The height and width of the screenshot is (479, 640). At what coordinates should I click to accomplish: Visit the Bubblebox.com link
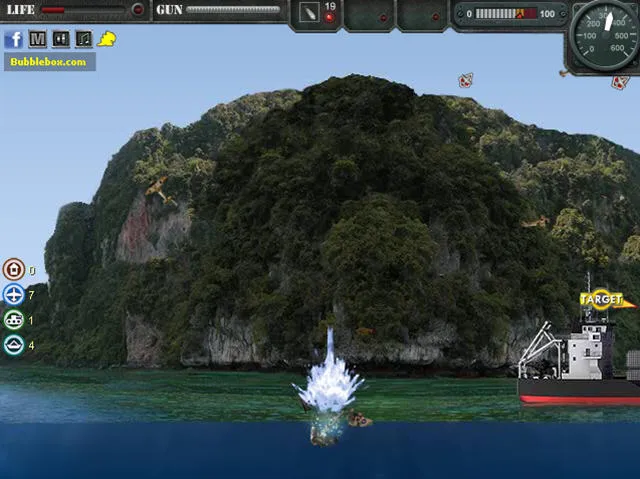pyautogui.click(x=49, y=62)
